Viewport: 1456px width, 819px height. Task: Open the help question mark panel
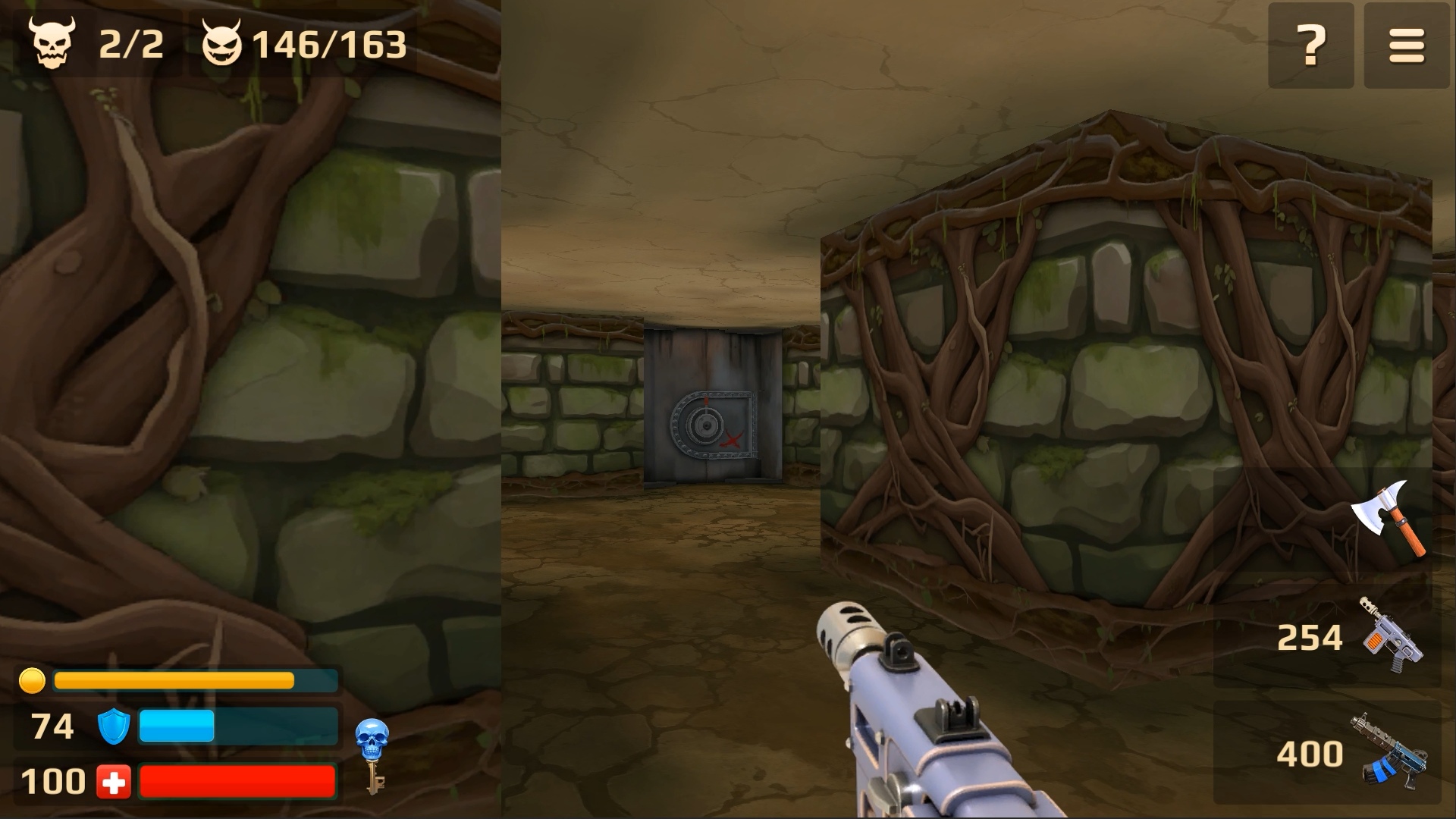click(1311, 44)
